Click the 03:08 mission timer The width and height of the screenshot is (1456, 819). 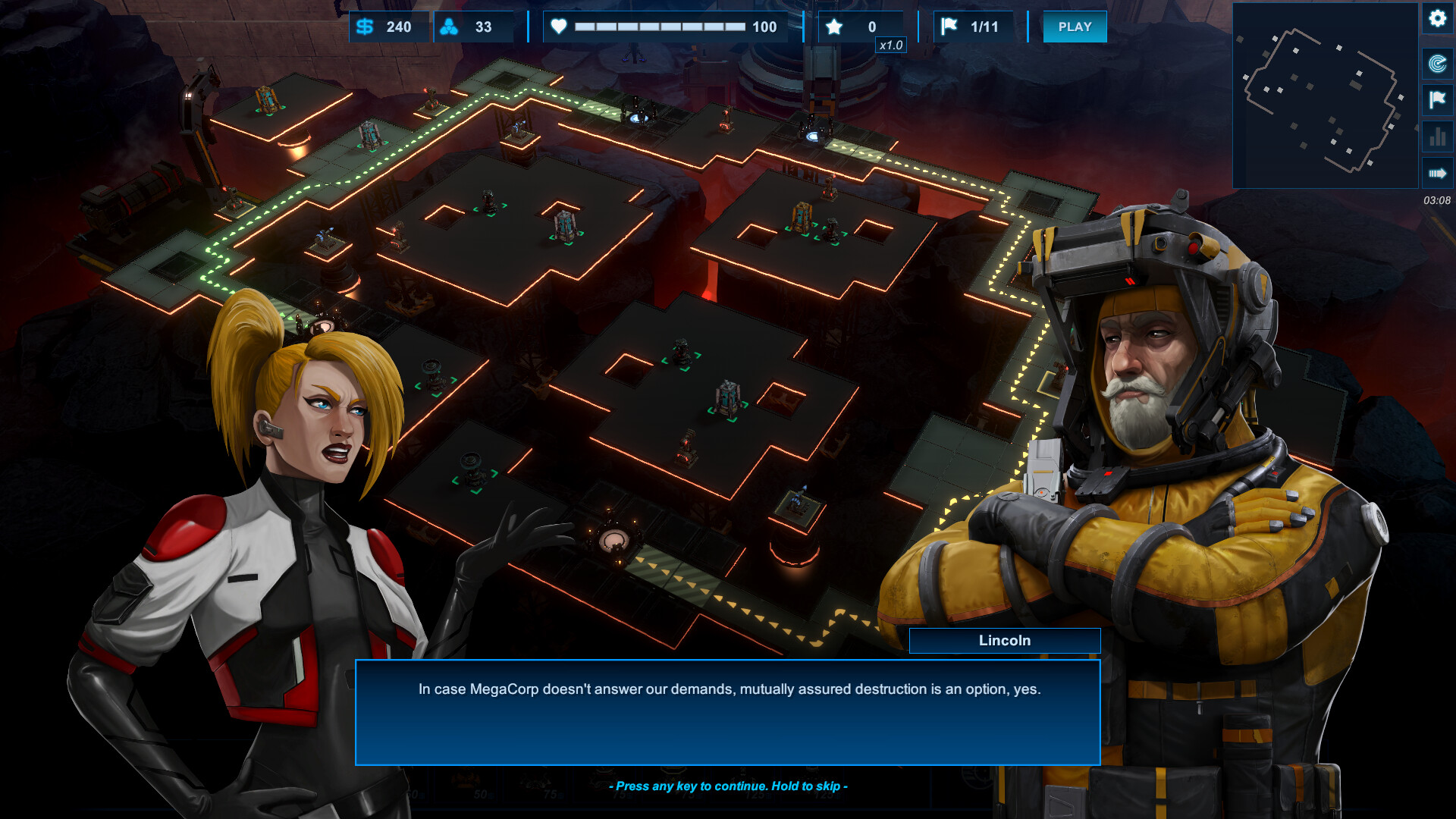[x=1436, y=201]
